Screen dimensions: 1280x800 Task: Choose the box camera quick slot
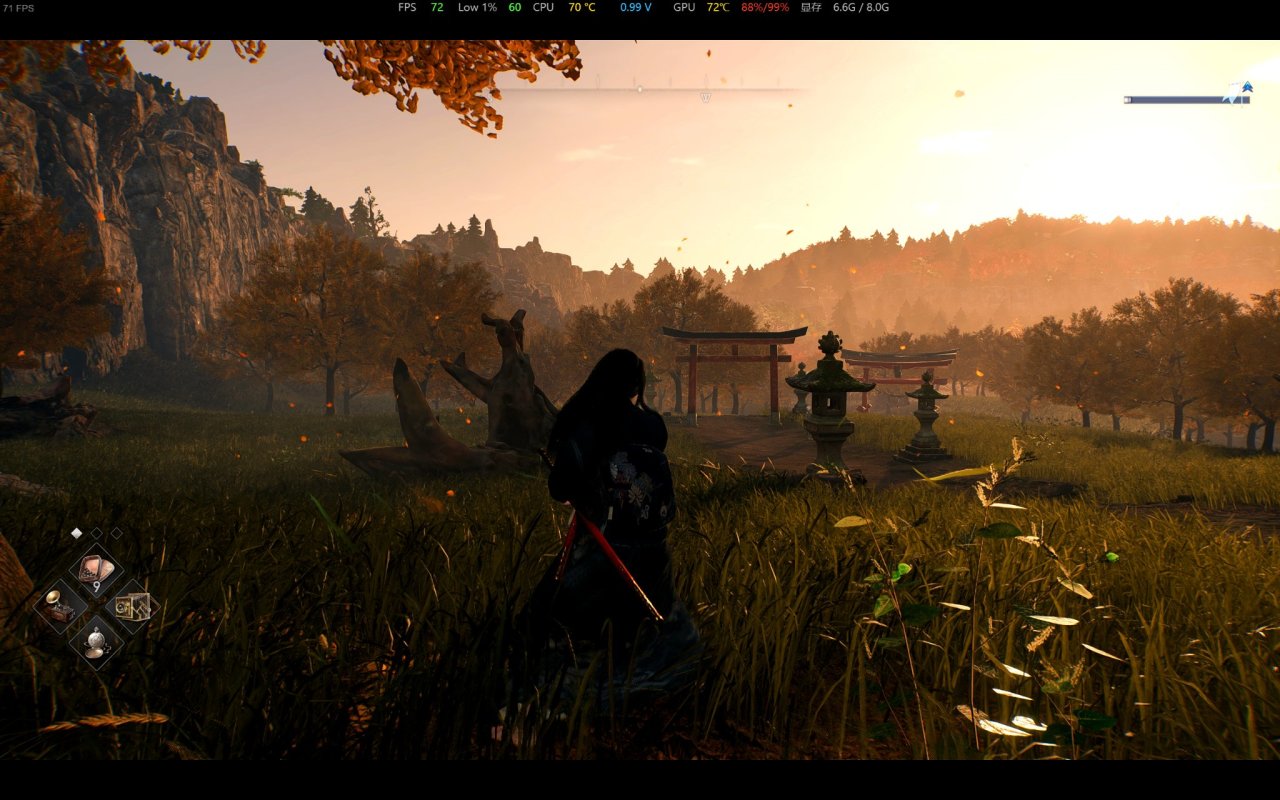point(132,607)
